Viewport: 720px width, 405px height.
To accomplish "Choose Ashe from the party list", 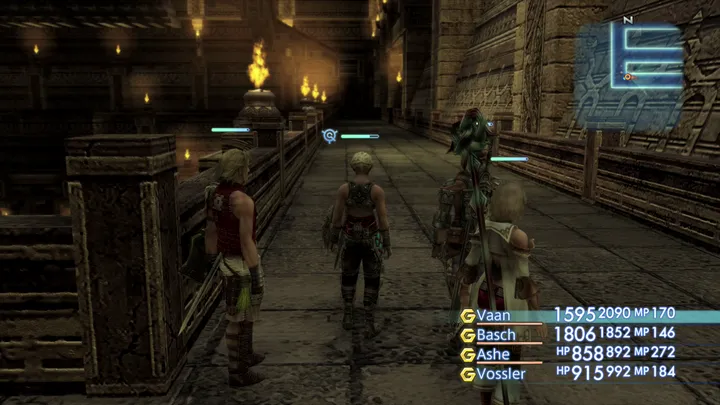I will 493,354.
